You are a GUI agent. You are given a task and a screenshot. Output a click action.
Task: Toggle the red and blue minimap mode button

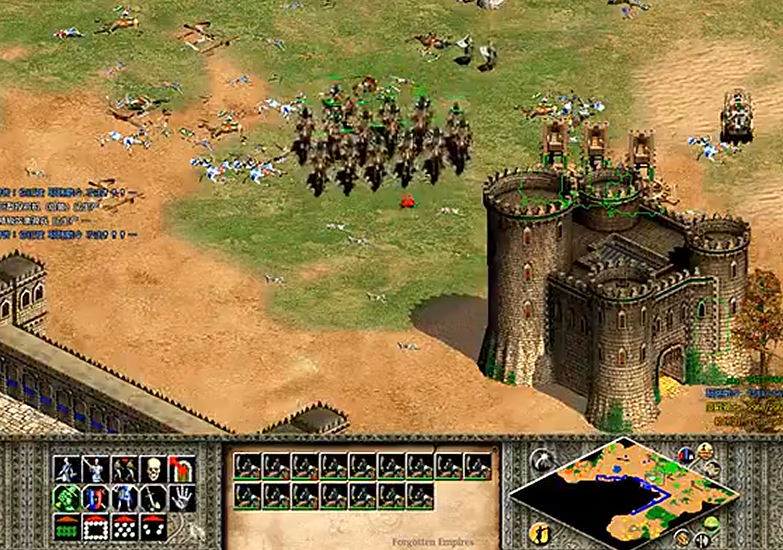[685, 455]
